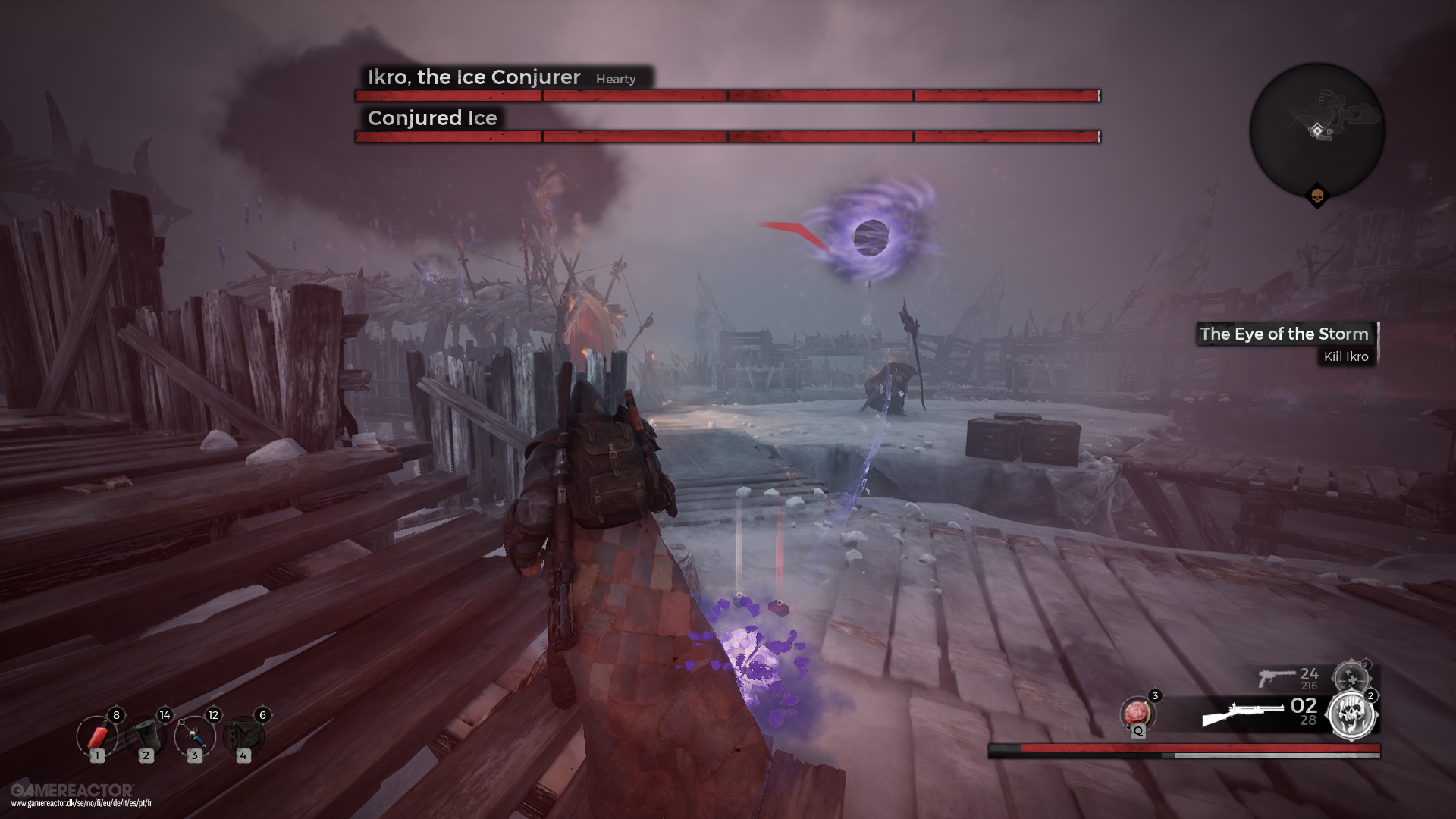Image resolution: width=1456 pixels, height=819 pixels.
Task: Use the bandage spool in slot 2
Action: (x=148, y=737)
